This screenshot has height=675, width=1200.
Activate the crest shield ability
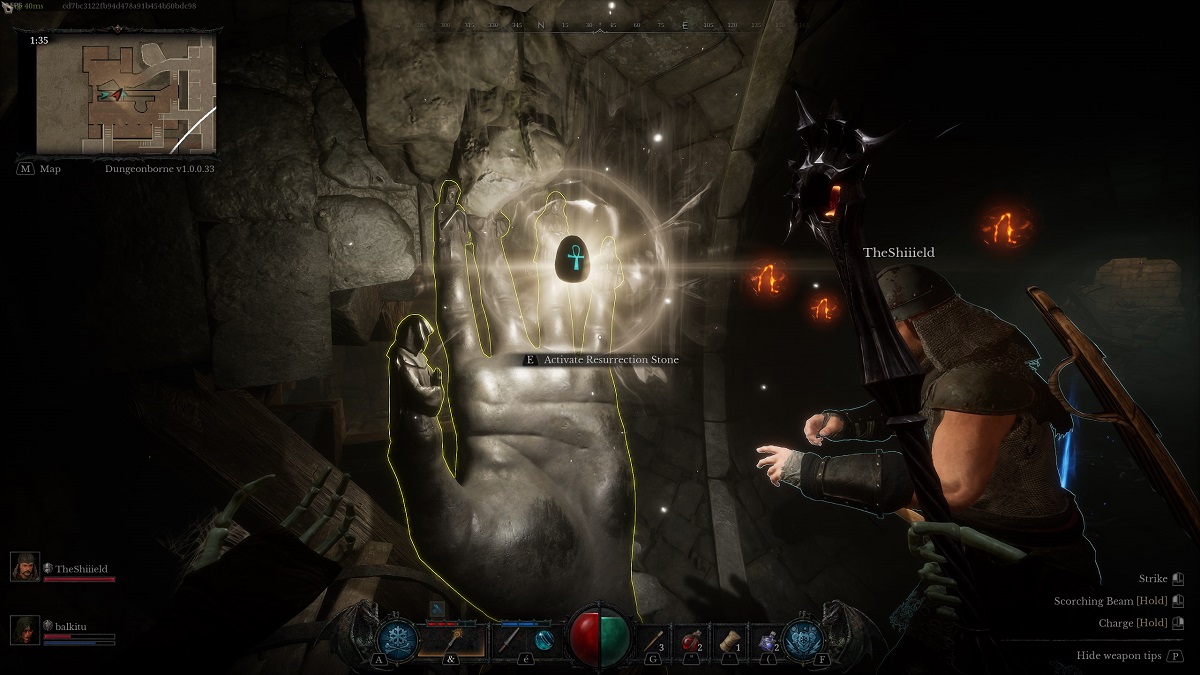pyautogui.click(x=805, y=638)
